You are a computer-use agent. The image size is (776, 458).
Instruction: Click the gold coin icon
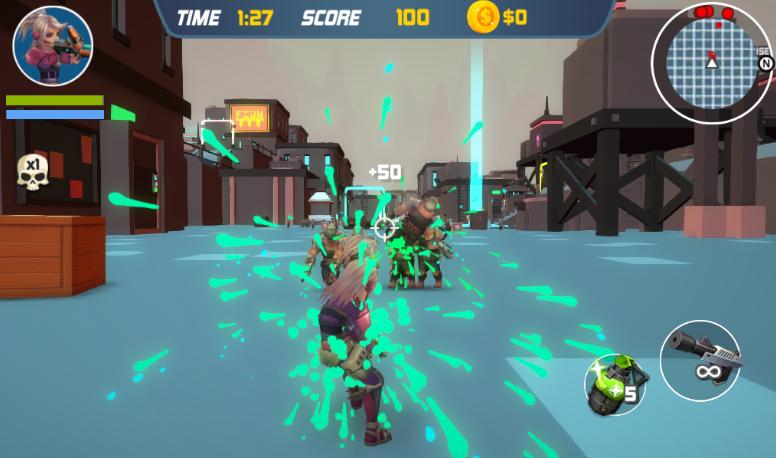click(x=483, y=16)
